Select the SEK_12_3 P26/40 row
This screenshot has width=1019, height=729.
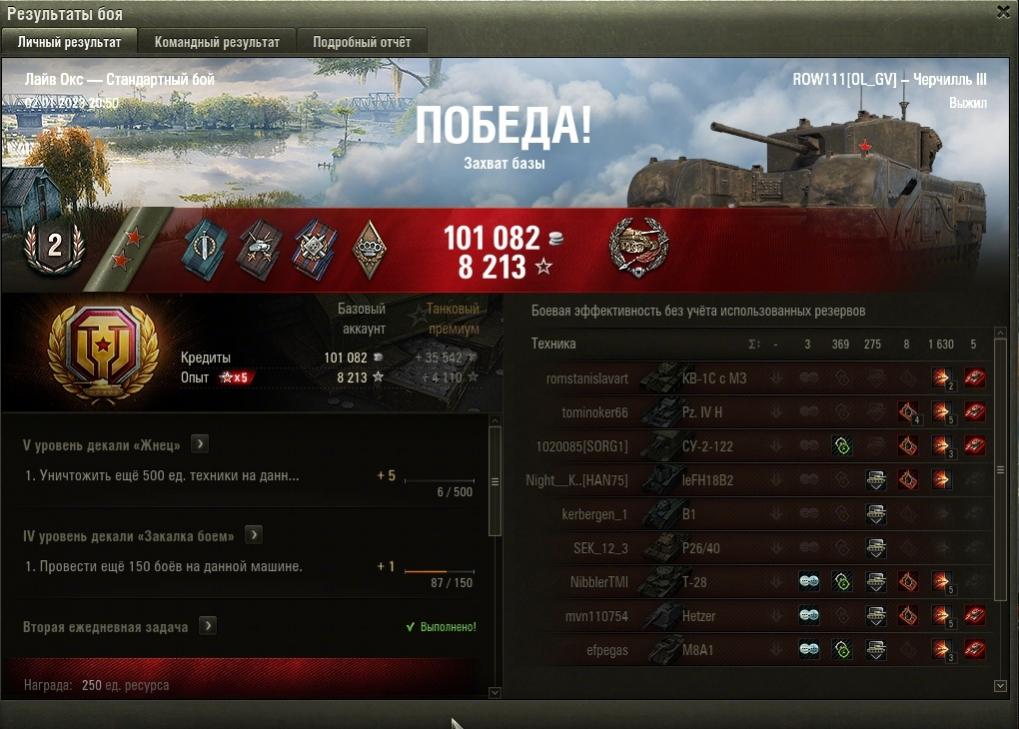pos(760,548)
